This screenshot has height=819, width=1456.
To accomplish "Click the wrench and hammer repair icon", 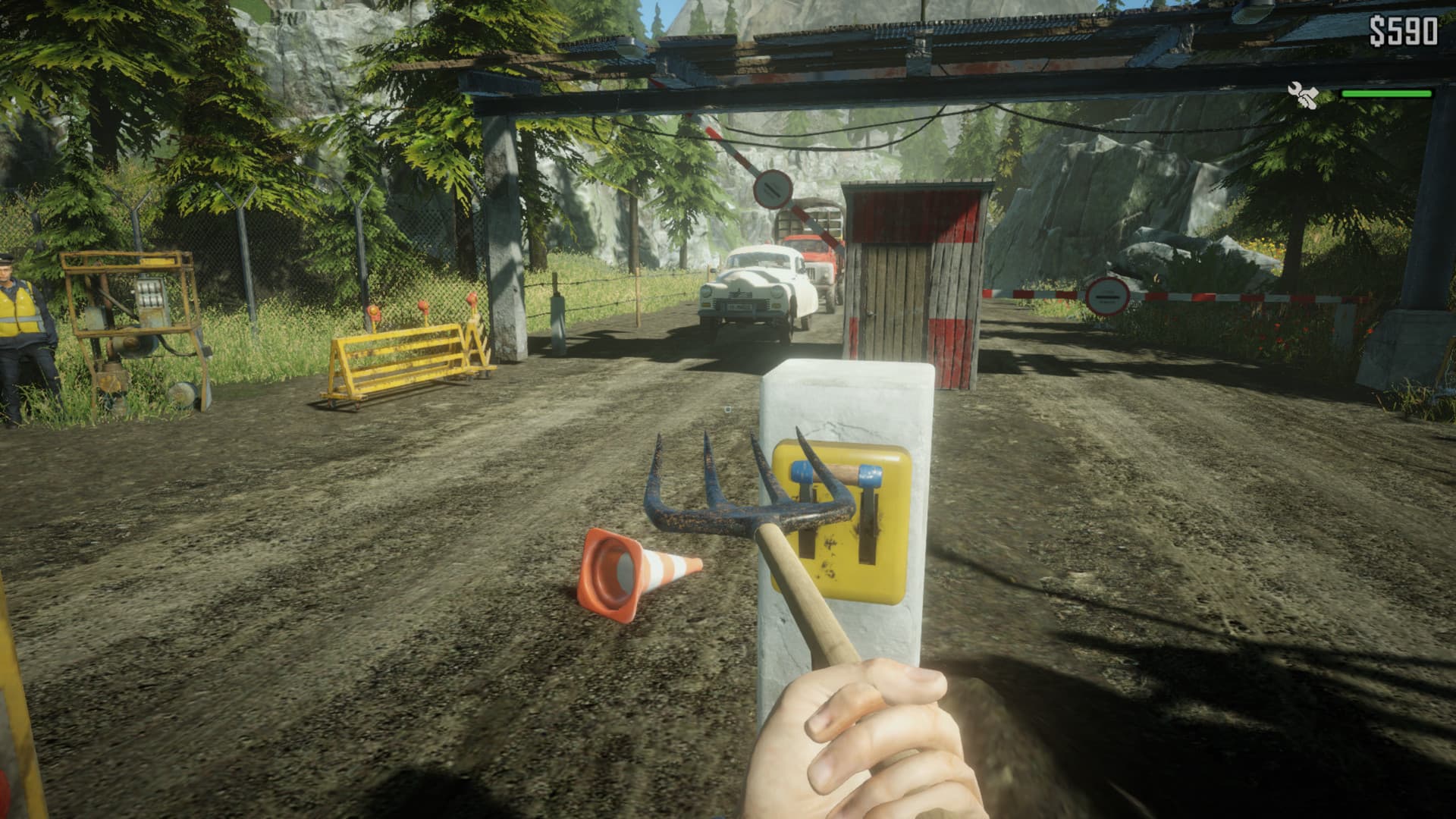I will click(x=1305, y=96).
